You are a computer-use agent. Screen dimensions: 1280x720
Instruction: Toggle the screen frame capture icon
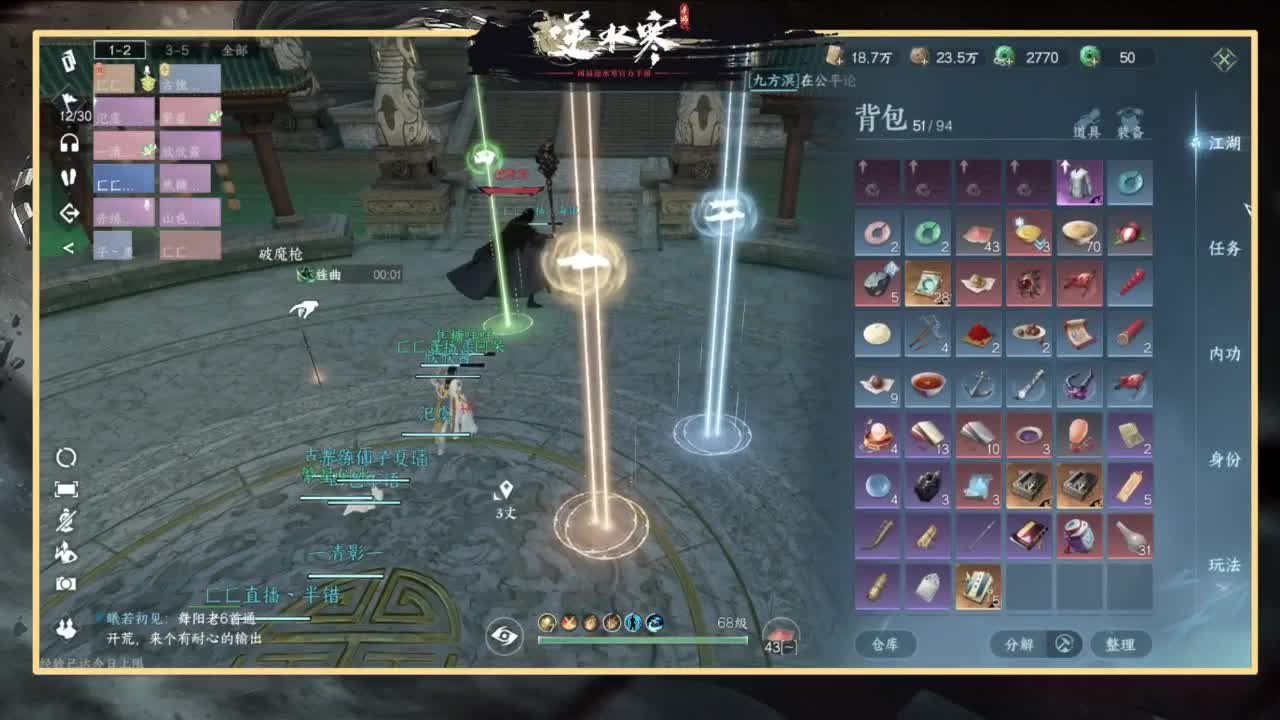coord(67,488)
